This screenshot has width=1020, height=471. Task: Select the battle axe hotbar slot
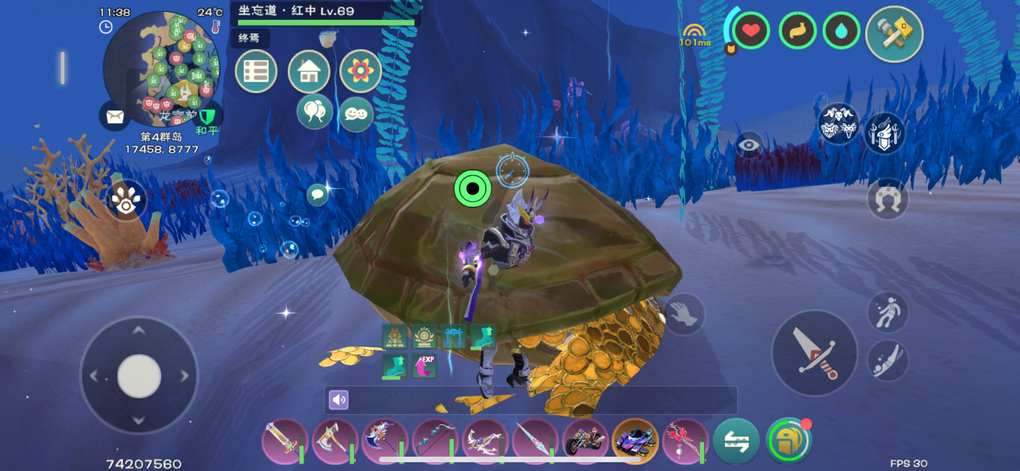pyautogui.click(x=334, y=440)
